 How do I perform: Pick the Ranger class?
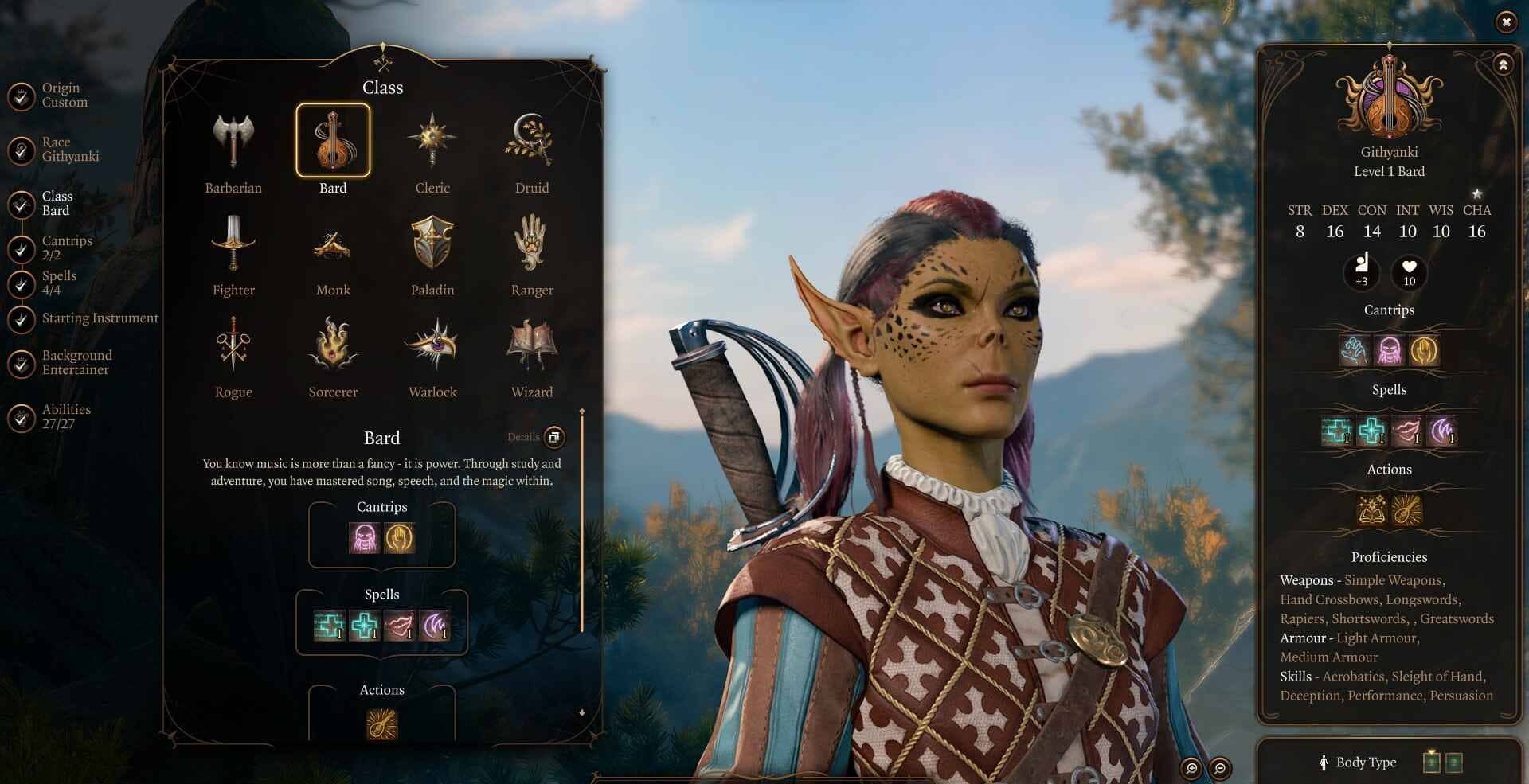click(x=532, y=244)
